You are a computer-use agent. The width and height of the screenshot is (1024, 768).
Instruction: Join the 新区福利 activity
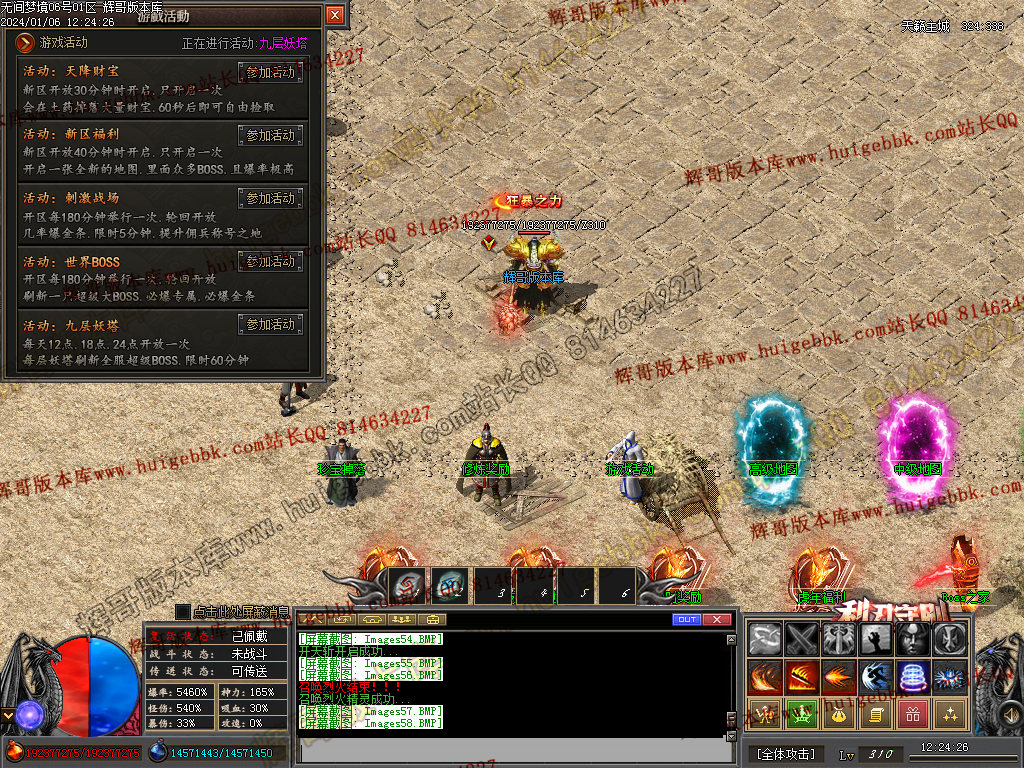coord(270,135)
